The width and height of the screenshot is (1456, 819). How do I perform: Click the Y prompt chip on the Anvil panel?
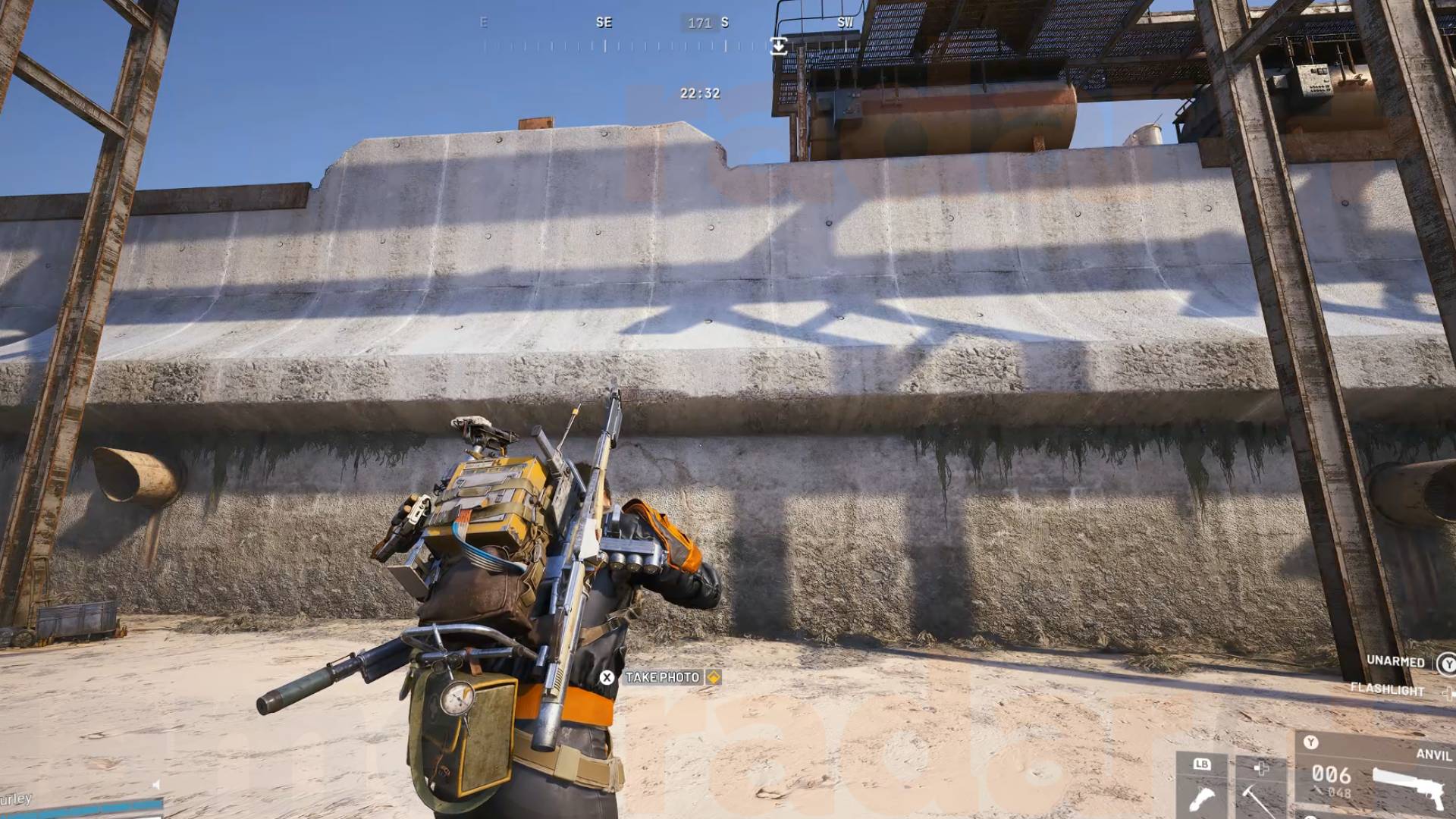[1311, 742]
